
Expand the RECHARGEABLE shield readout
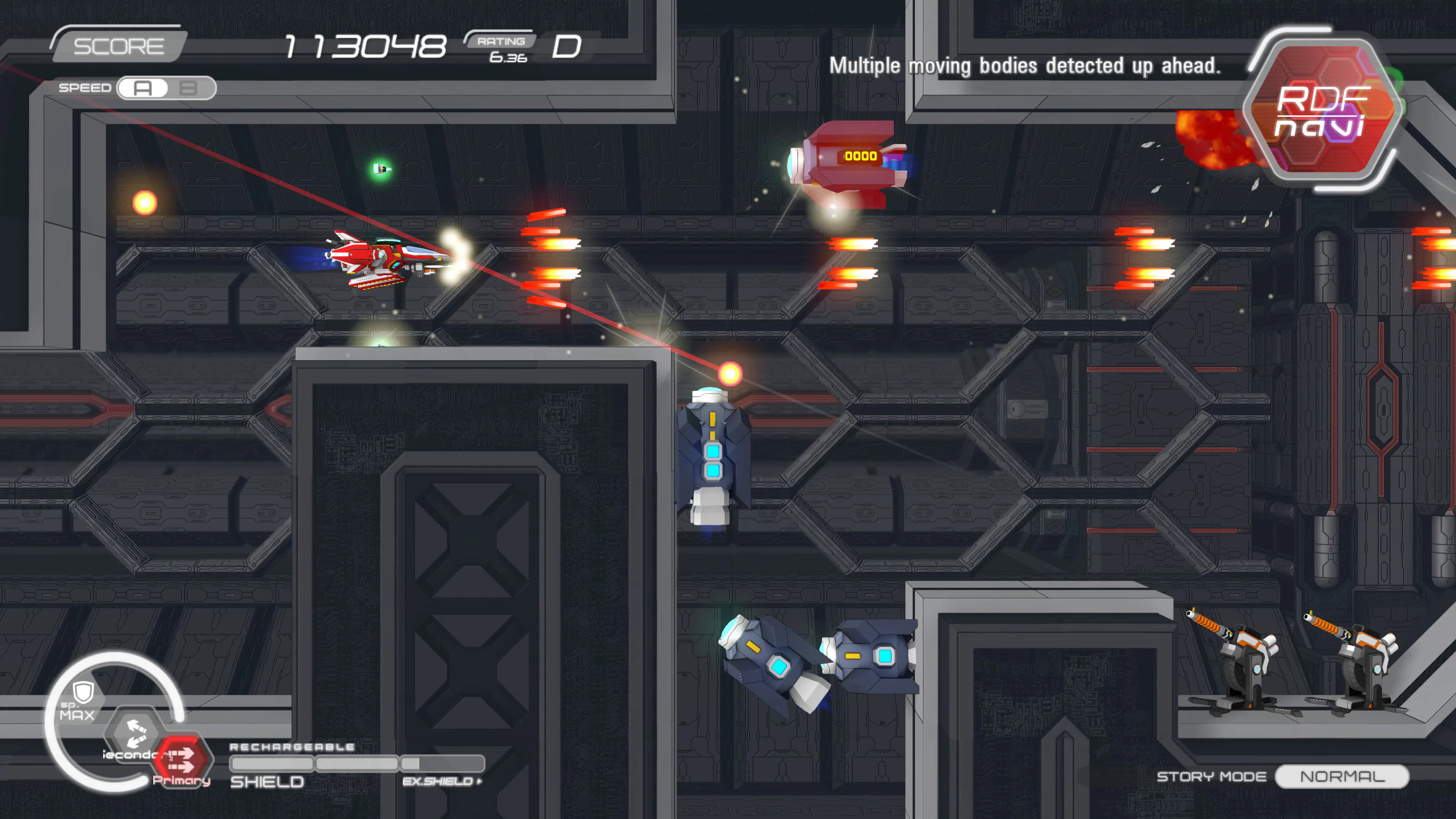pyautogui.click(x=292, y=747)
